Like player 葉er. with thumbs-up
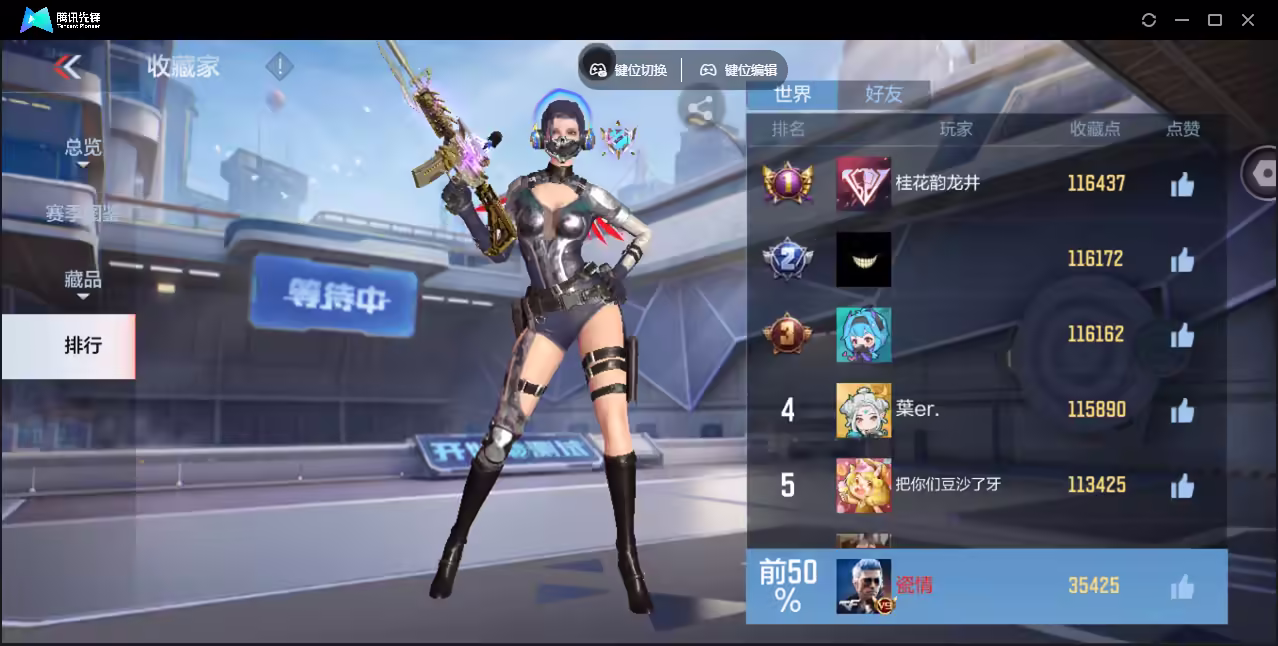Image resolution: width=1278 pixels, height=646 pixels. point(1182,410)
